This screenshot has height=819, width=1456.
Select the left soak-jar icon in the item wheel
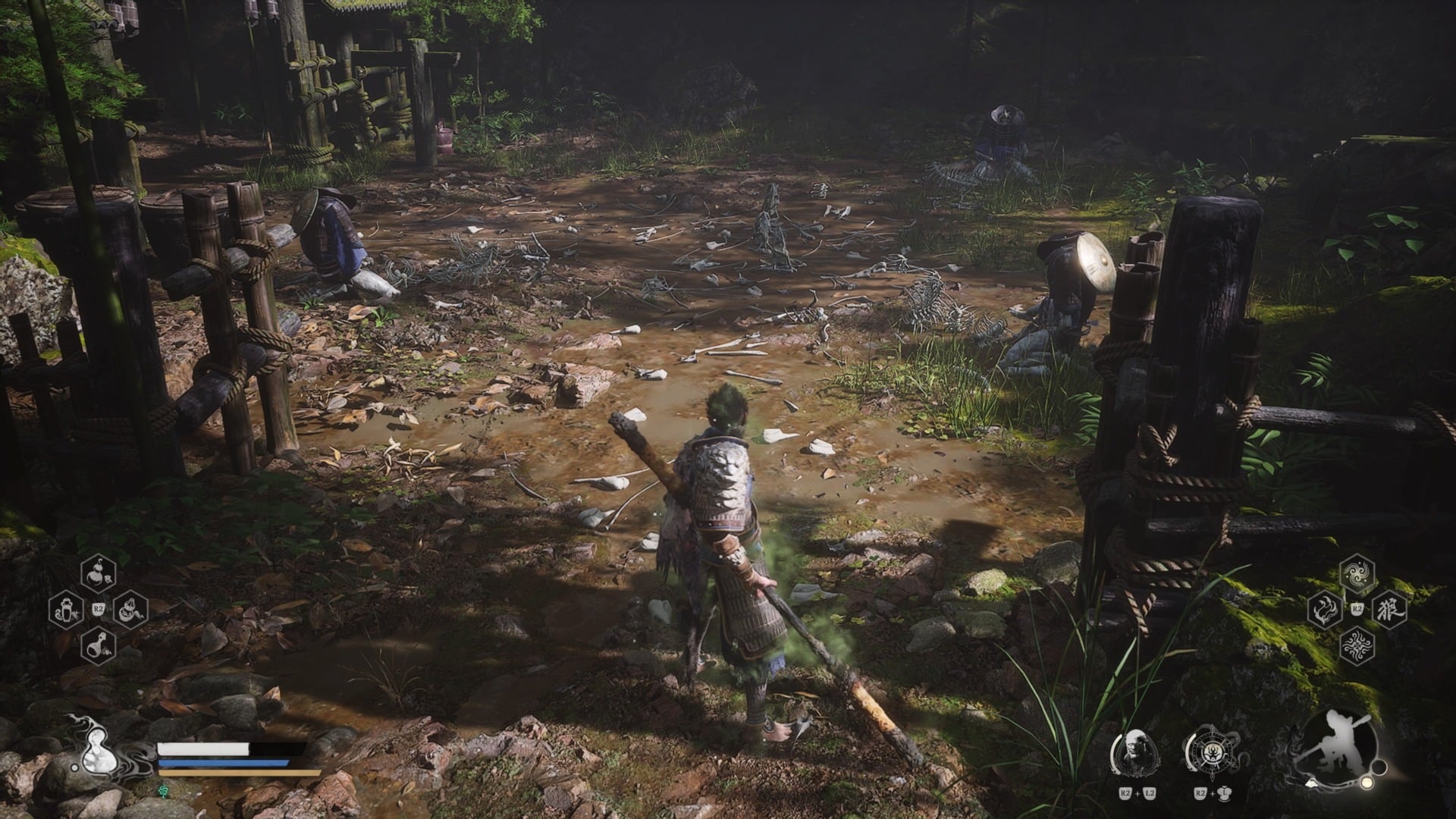click(67, 610)
